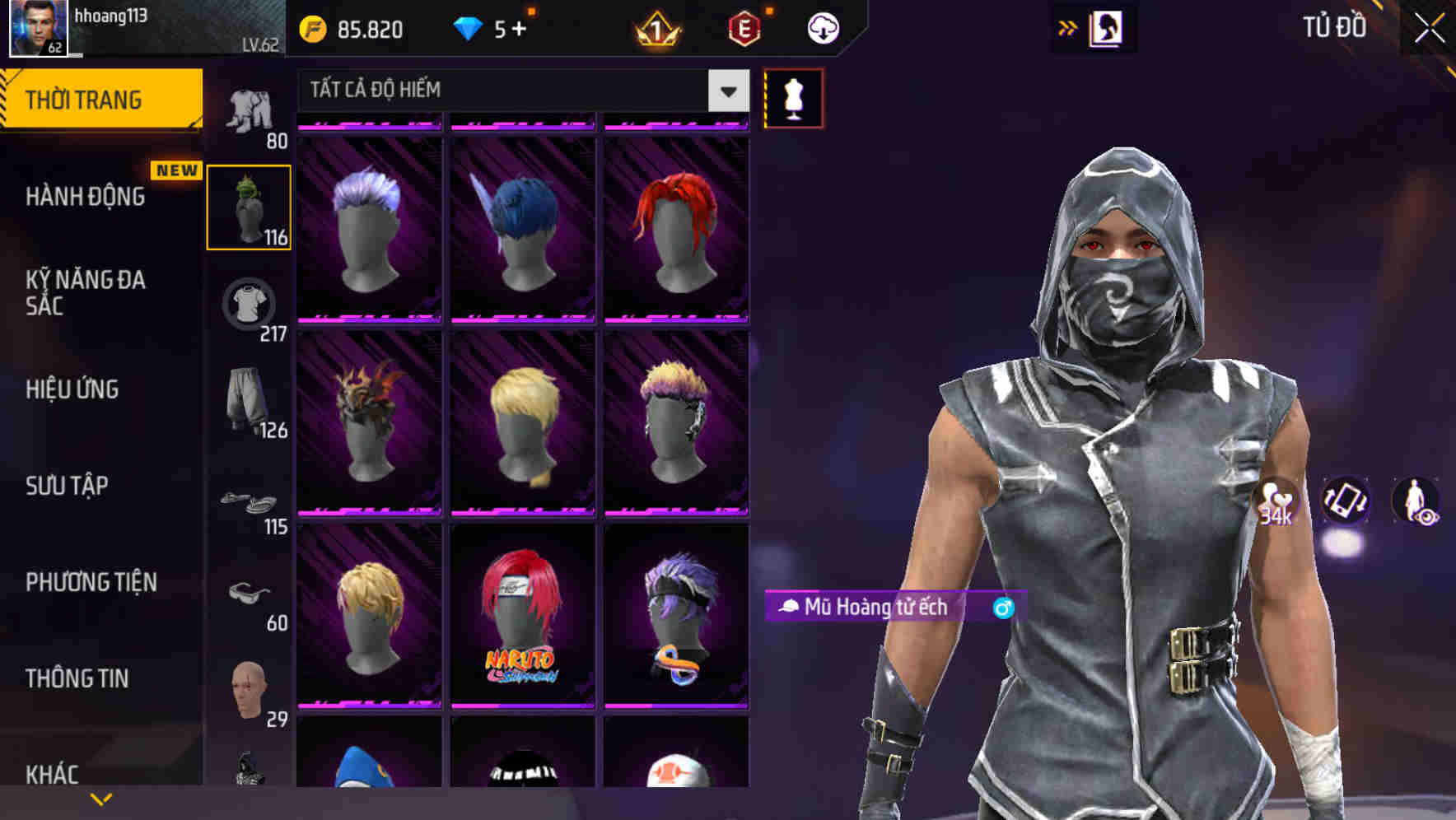Open the TẤT CẢ ĐỘ HIẾM rarity dropdown
The width and height of the screenshot is (1456, 820).
coord(511,91)
